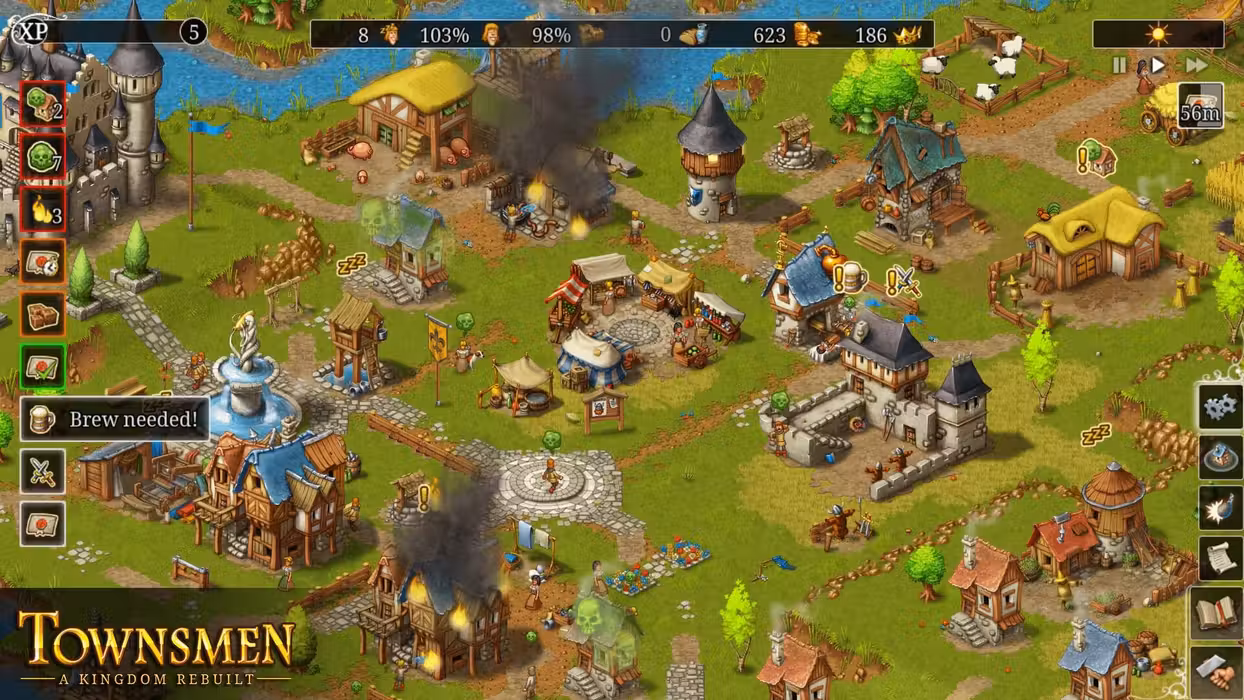Click the diseased building alert showing 2

tap(43, 104)
